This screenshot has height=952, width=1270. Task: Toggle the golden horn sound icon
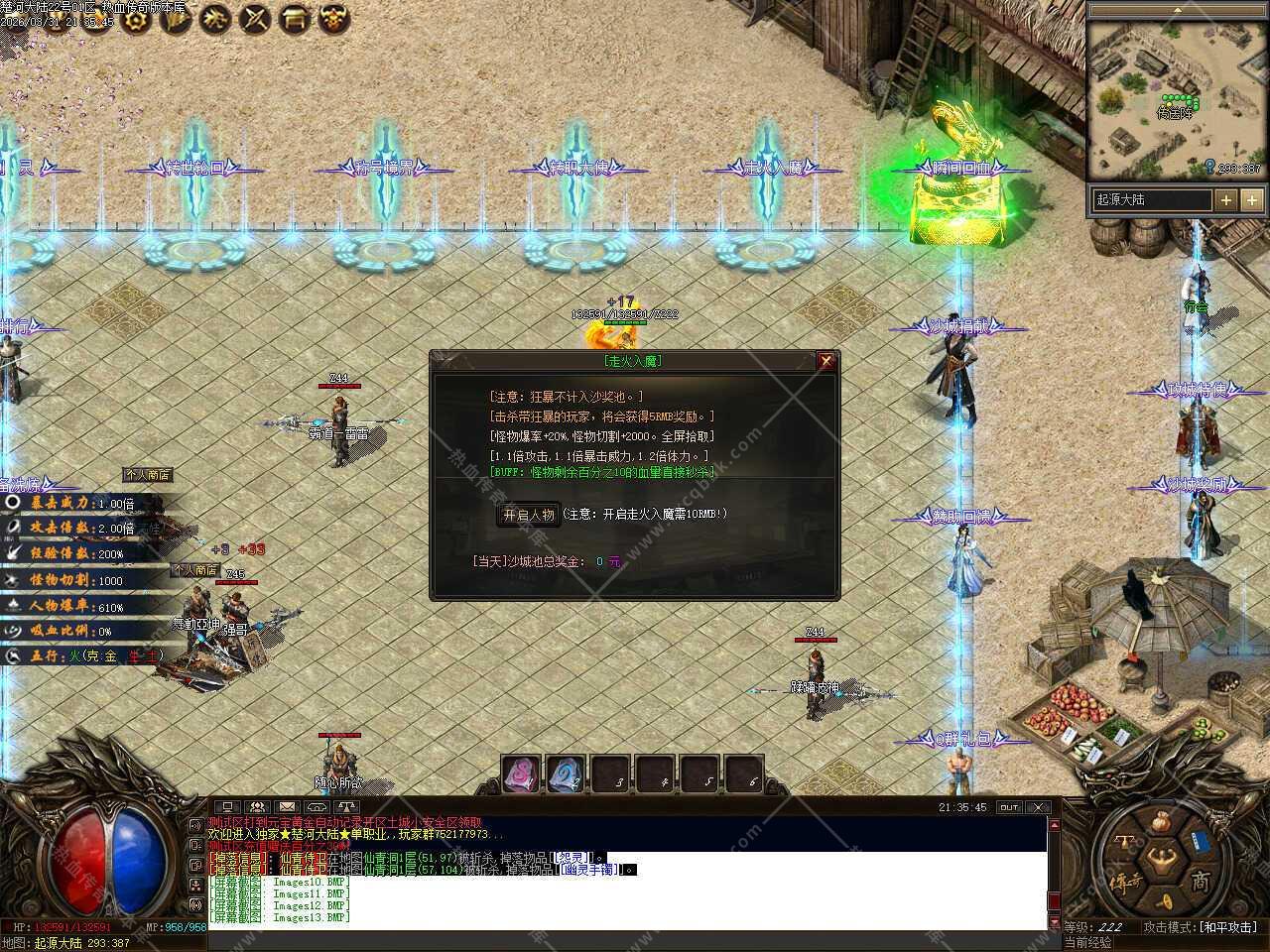click(1167, 900)
